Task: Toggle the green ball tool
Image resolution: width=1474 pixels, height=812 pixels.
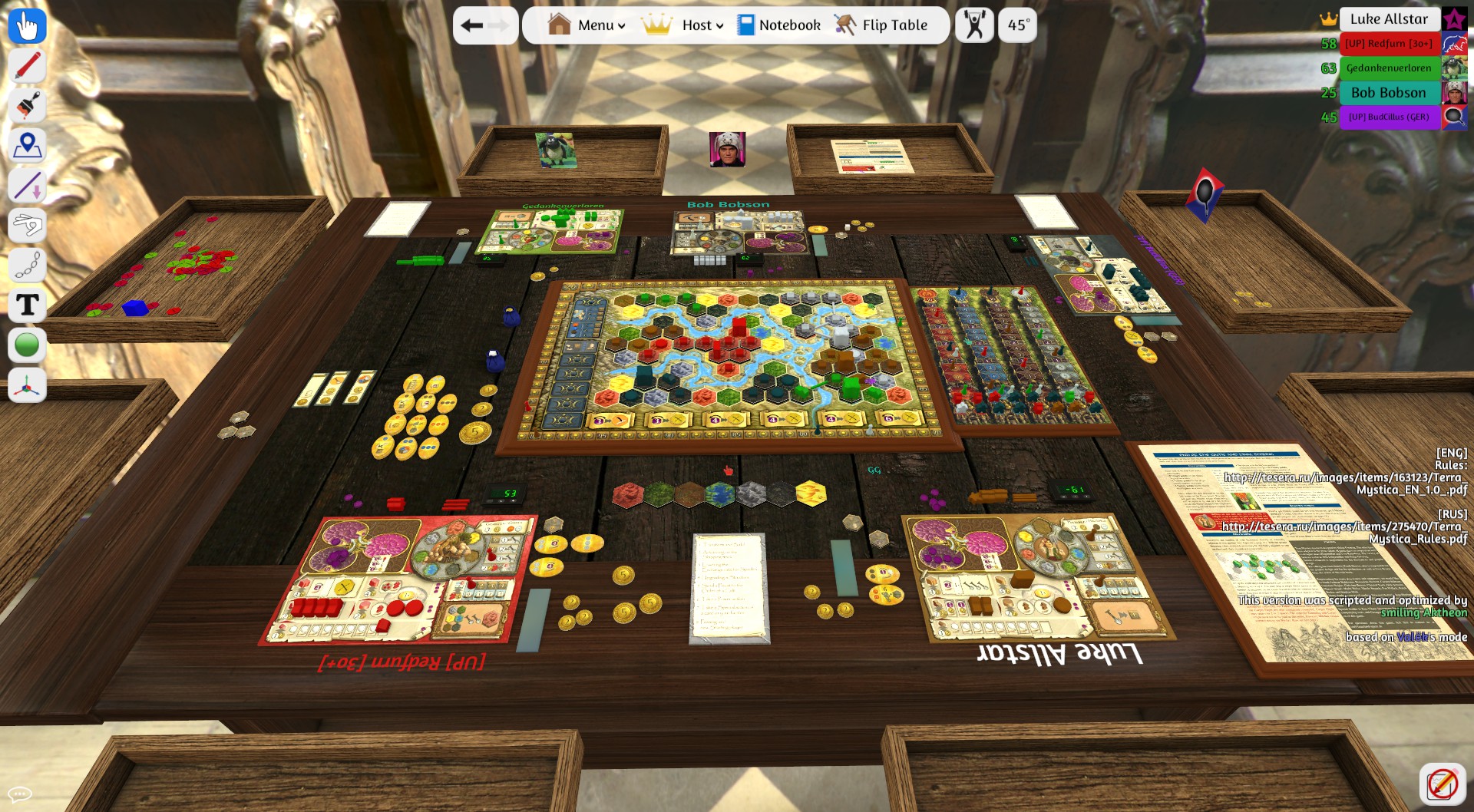Action: click(27, 345)
